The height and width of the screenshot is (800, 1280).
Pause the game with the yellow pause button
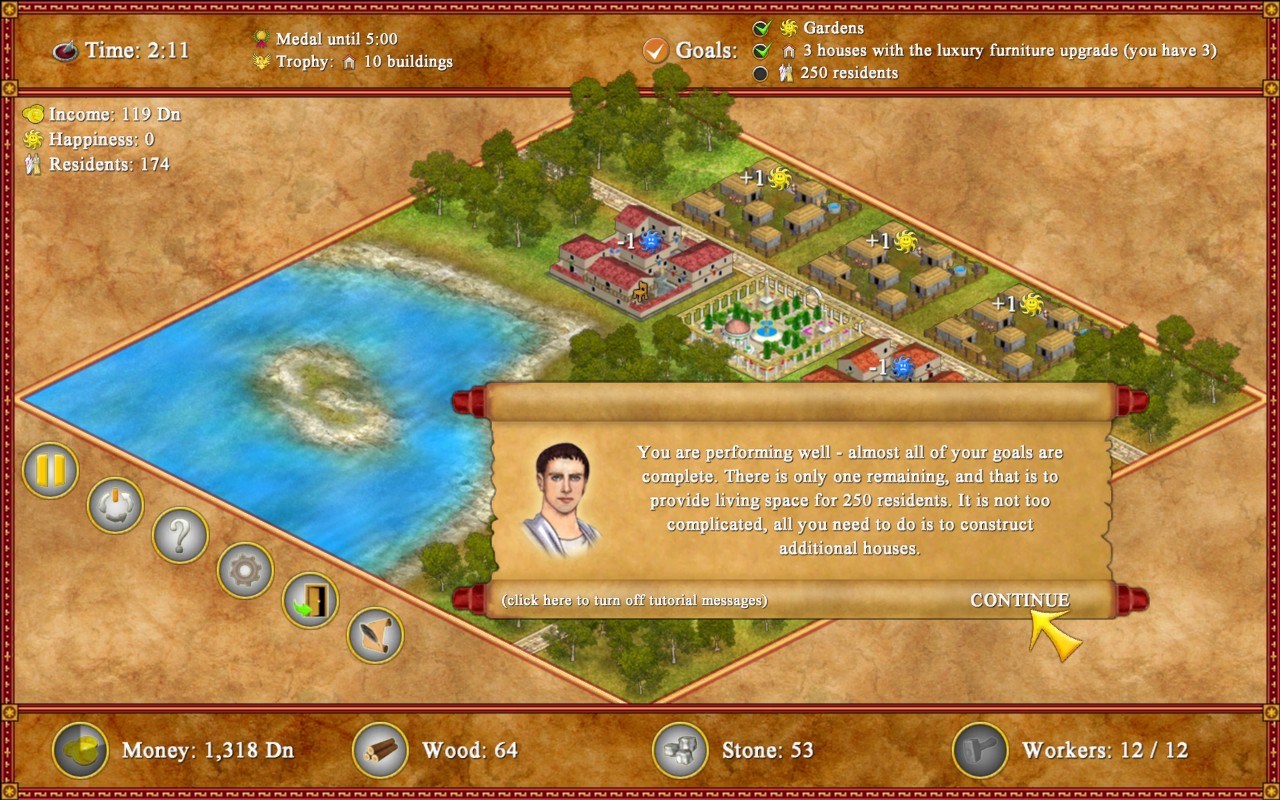click(x=50, y=470)
